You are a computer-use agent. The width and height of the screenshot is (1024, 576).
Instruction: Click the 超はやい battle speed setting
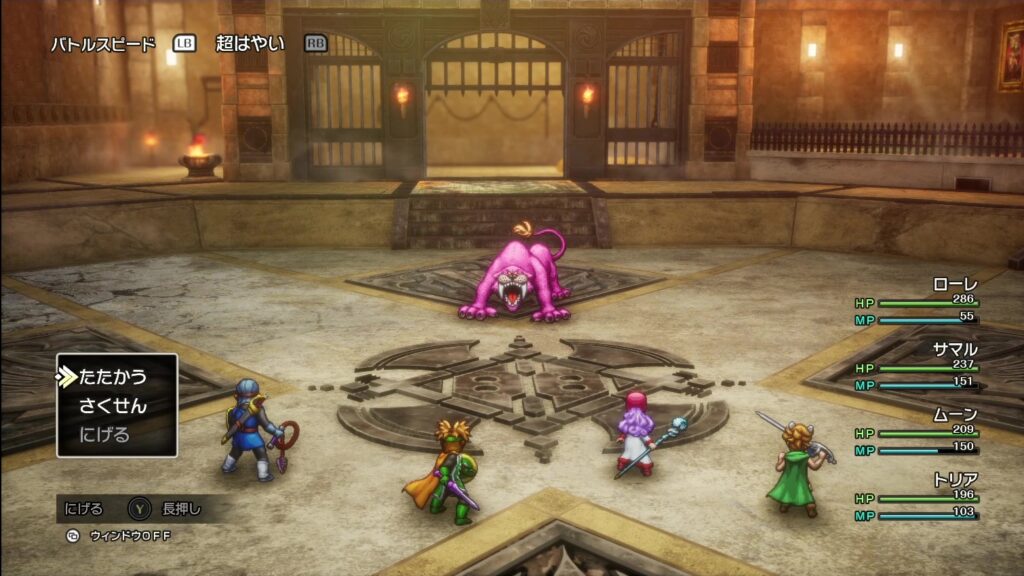(x=250, y=44)
